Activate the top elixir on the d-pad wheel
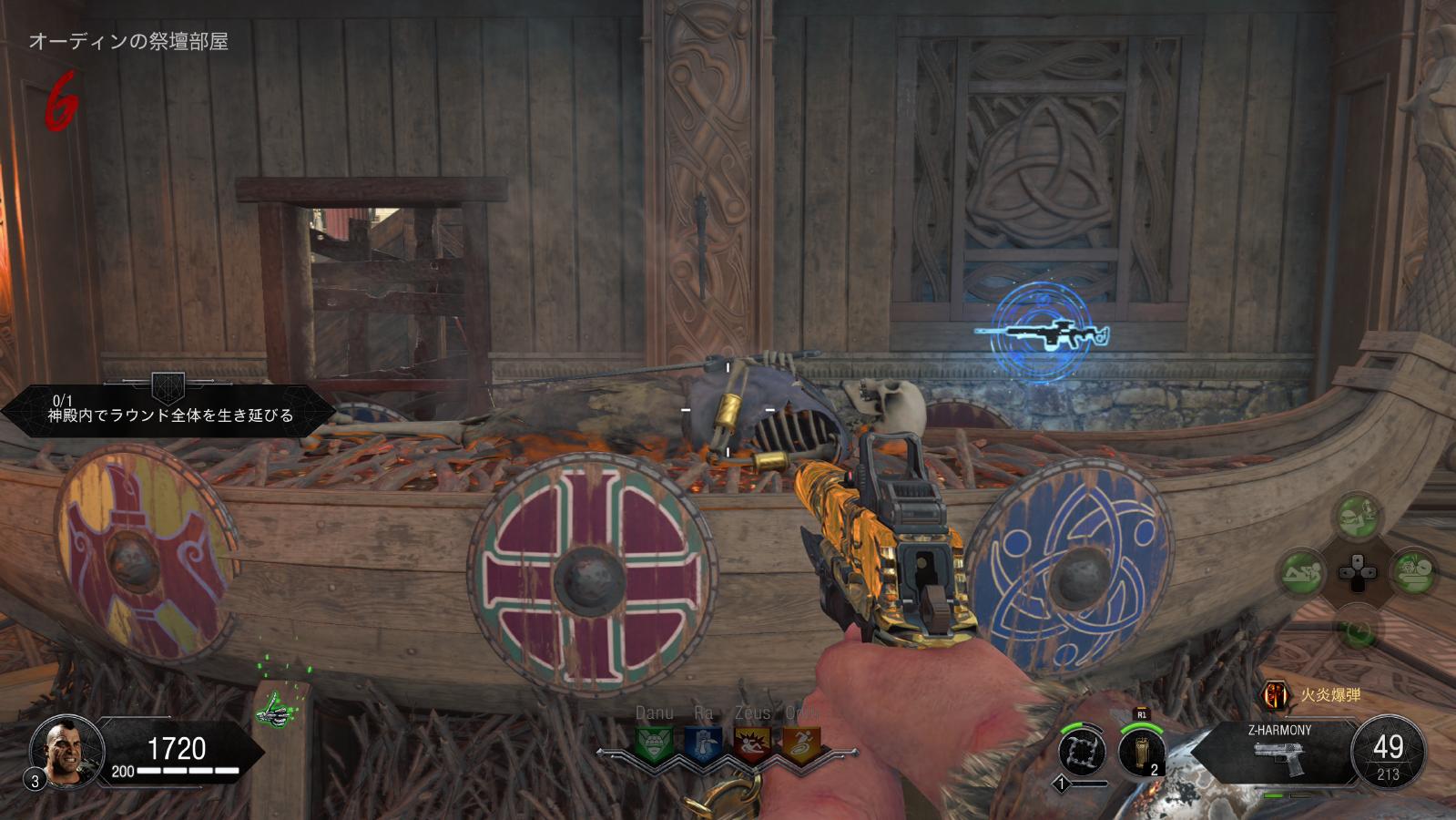The image size is (1456, 820). [x=1358, y=516]
